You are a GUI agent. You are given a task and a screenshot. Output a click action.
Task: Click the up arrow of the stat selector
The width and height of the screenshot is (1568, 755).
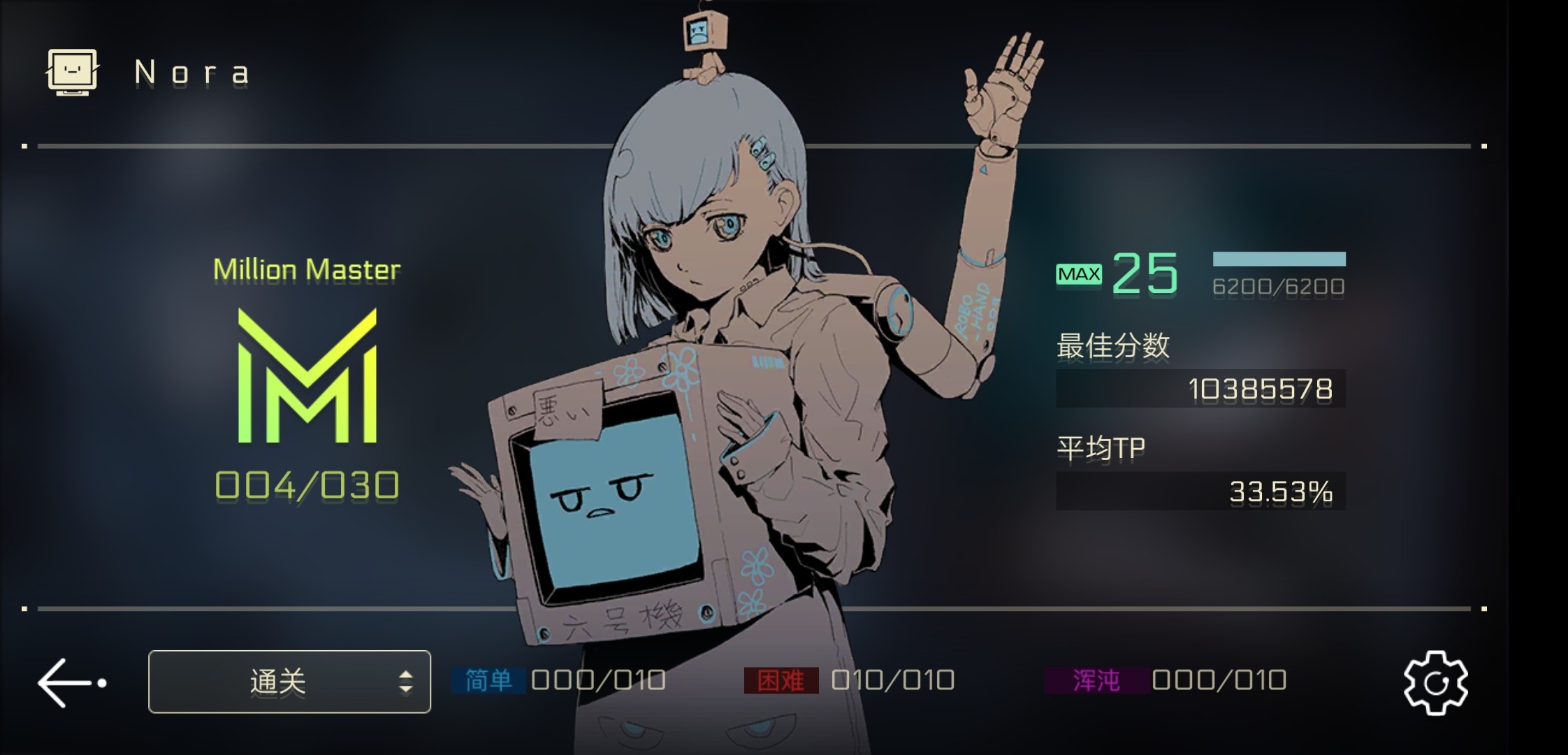(406, 673)
